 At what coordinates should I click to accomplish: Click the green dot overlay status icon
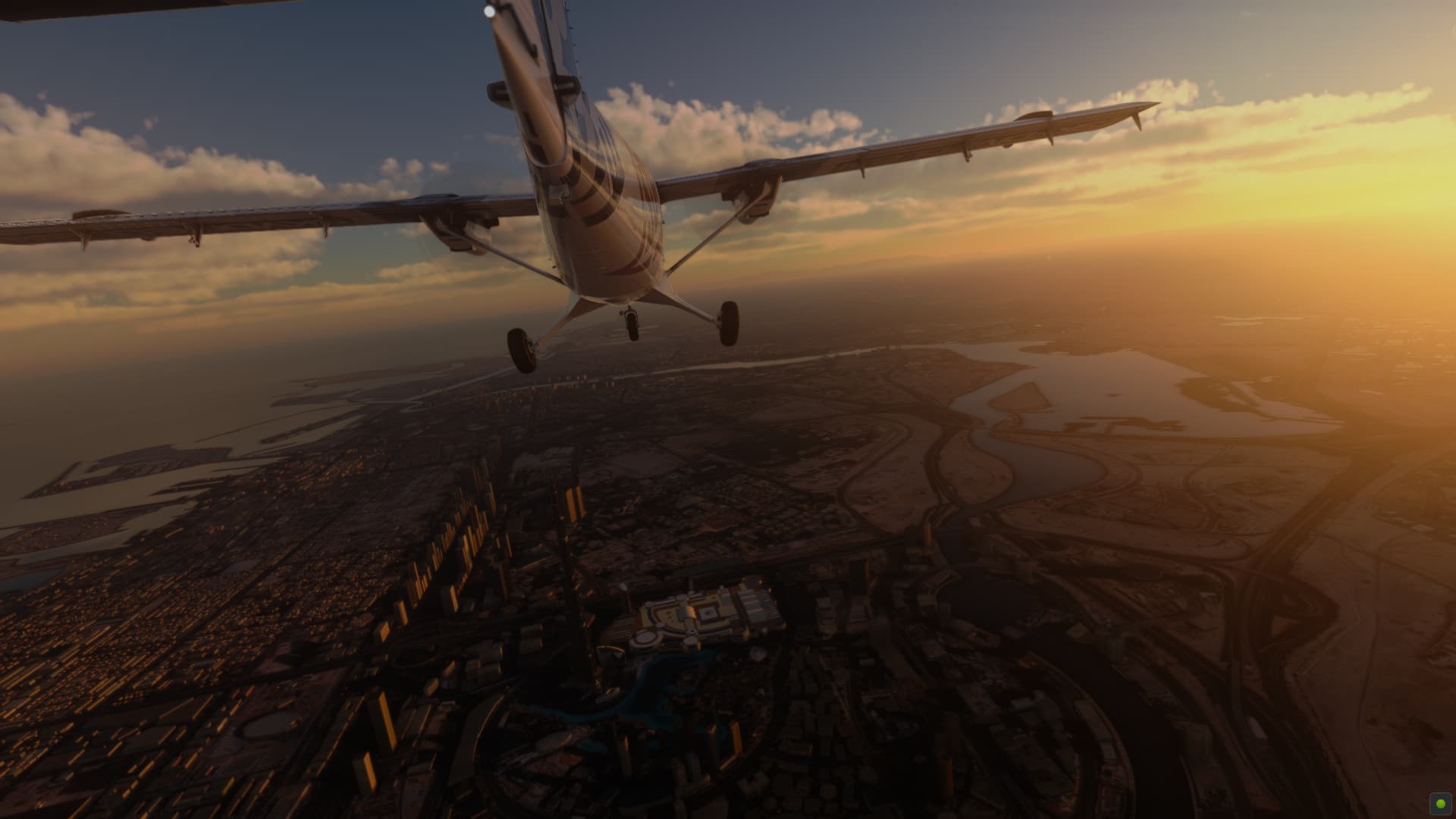[x=1440, y=803]
